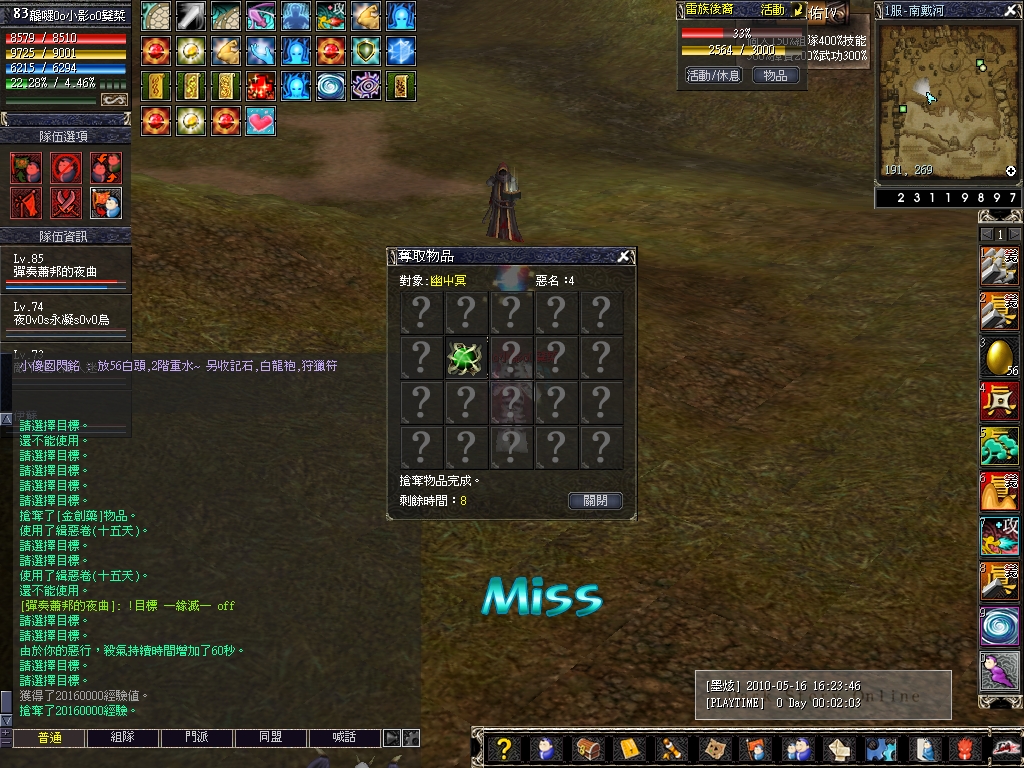The height and width of the screenshot is (768, 1024).
Task: Activate the blue swirl hotbar skill
Action: (999, 627)
